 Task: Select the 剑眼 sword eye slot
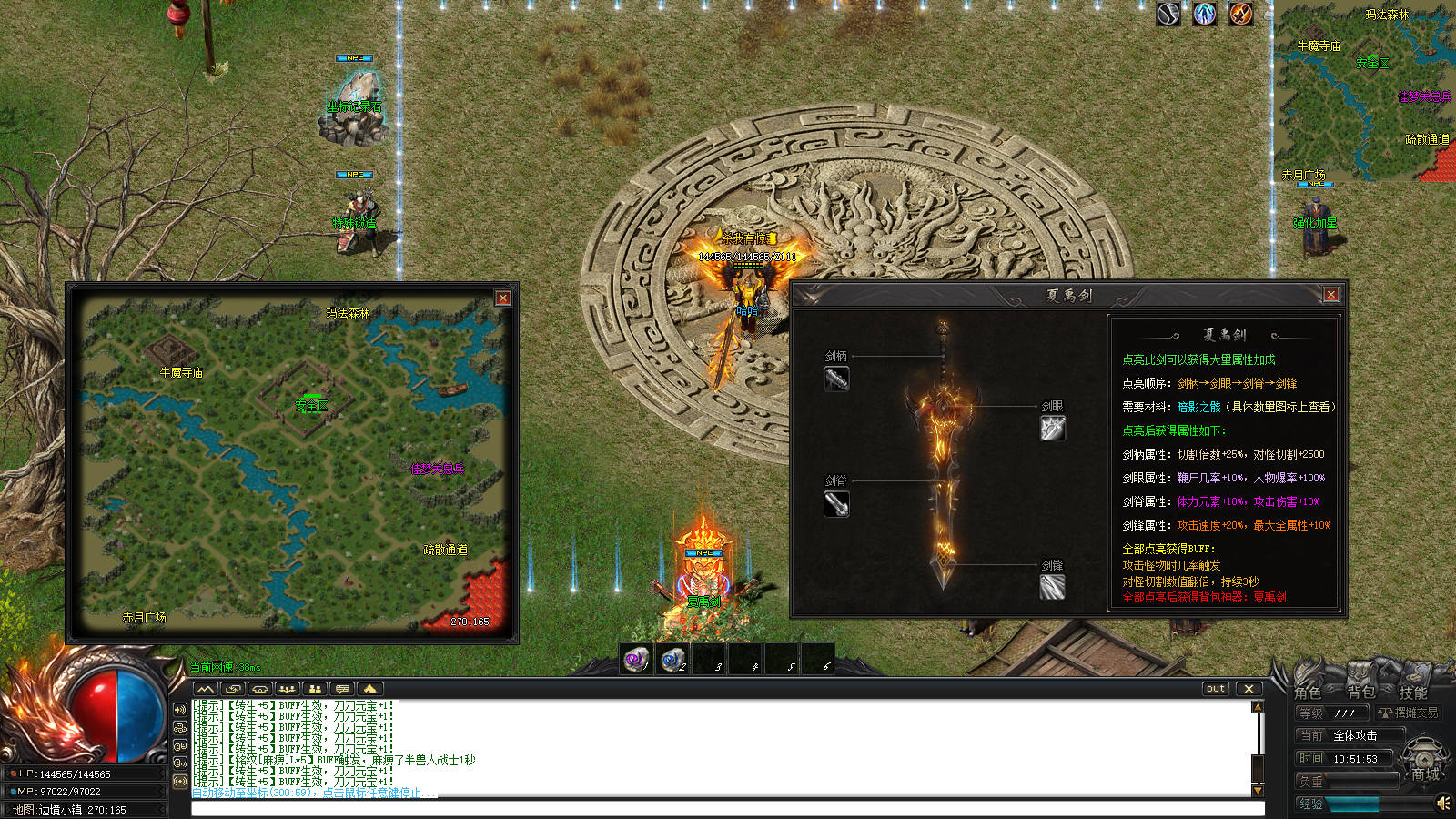tap(1053, 428)
